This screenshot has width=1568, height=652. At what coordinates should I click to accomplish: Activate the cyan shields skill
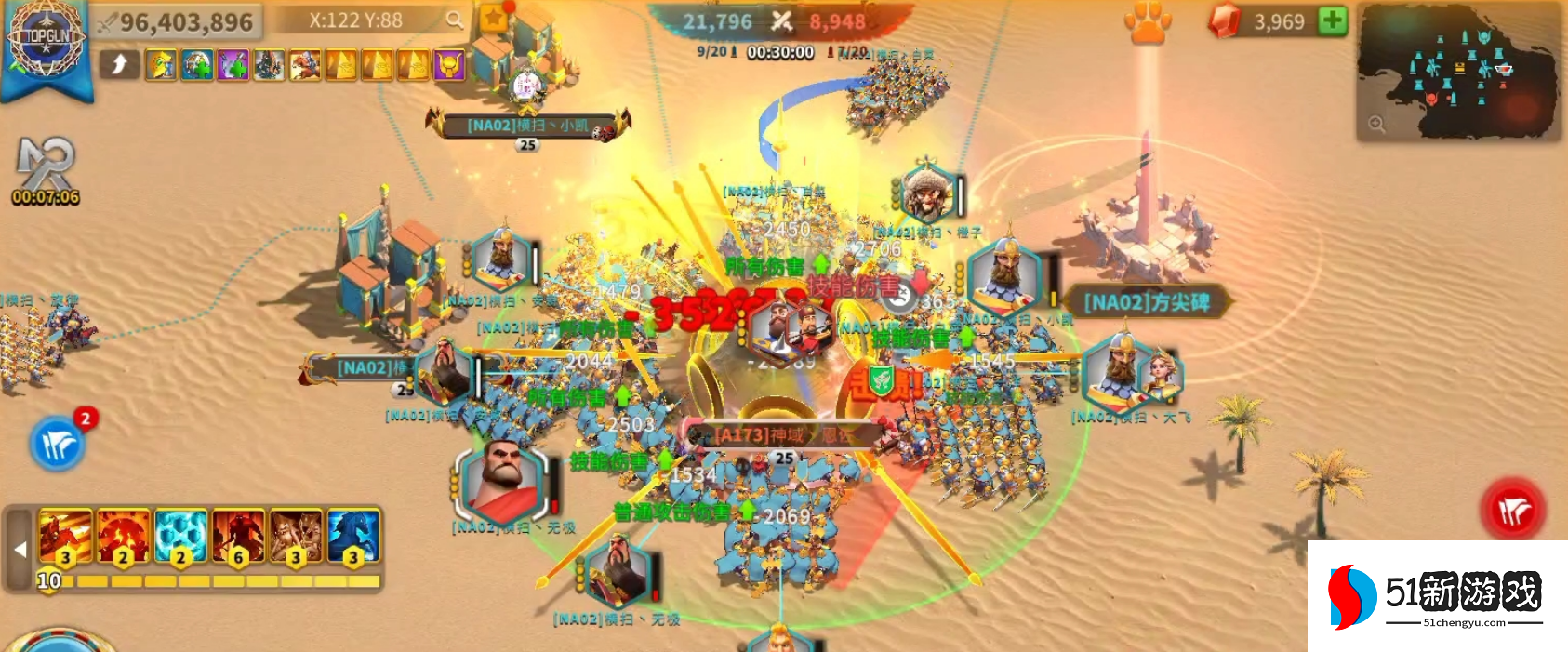click(180, 538)
